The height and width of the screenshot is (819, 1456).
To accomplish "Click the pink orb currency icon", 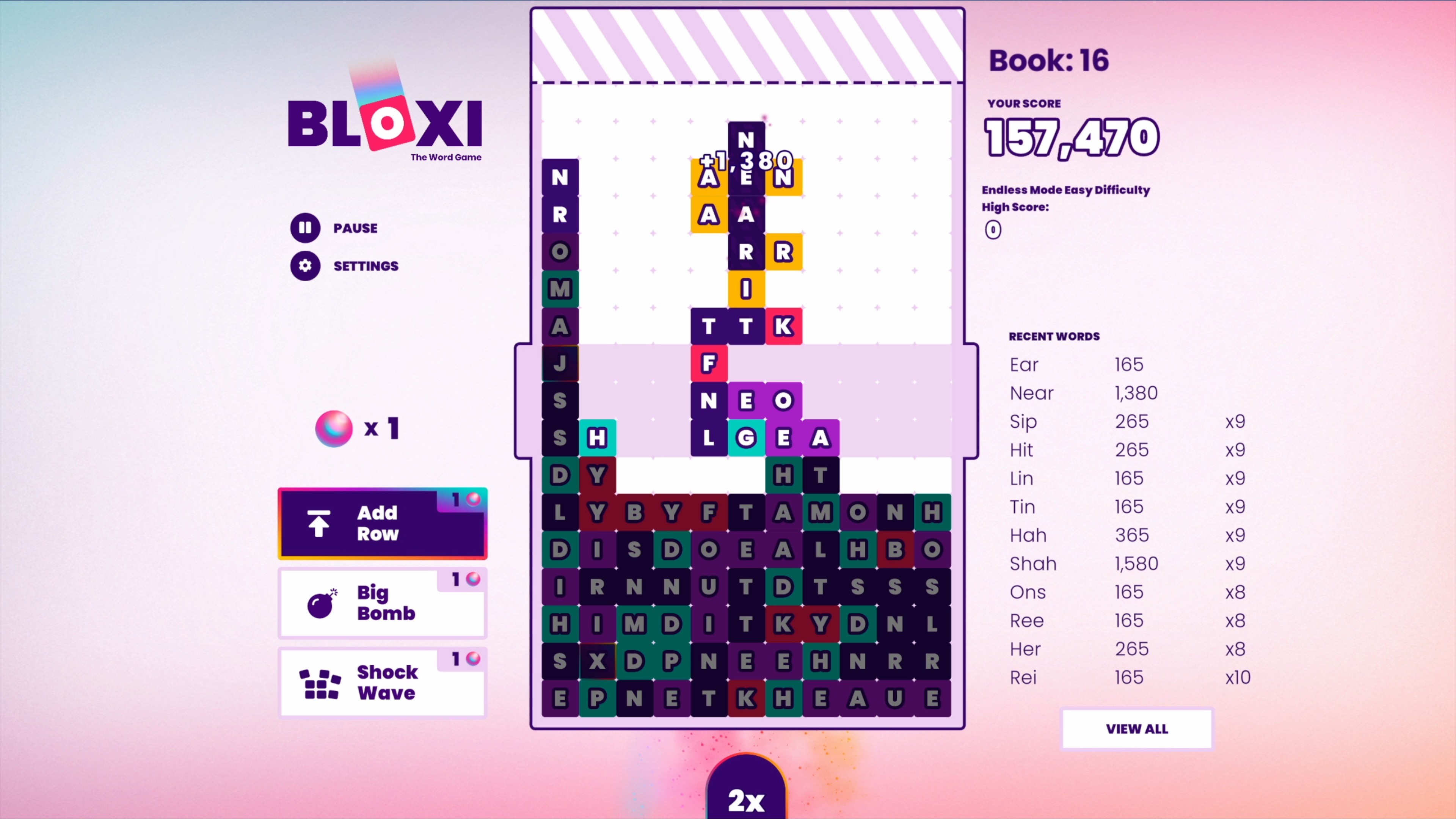I will (x=334, y=428).
